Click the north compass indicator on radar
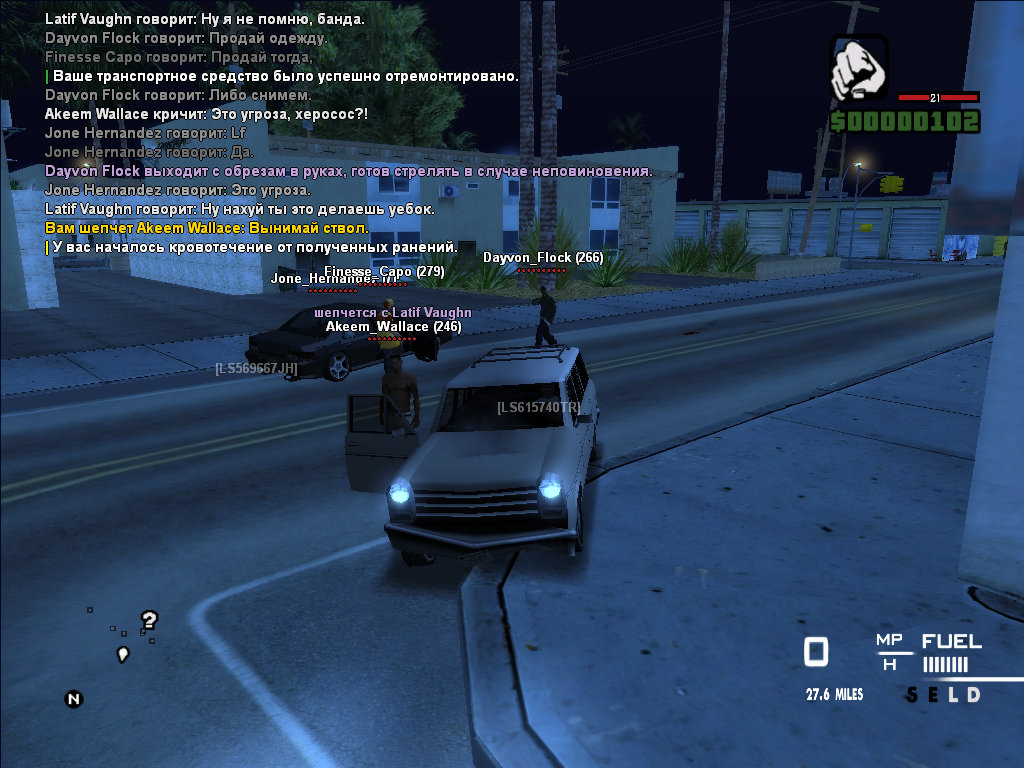Image resolution: width=1024 pixels, height=768 pixels. [73, 699]
